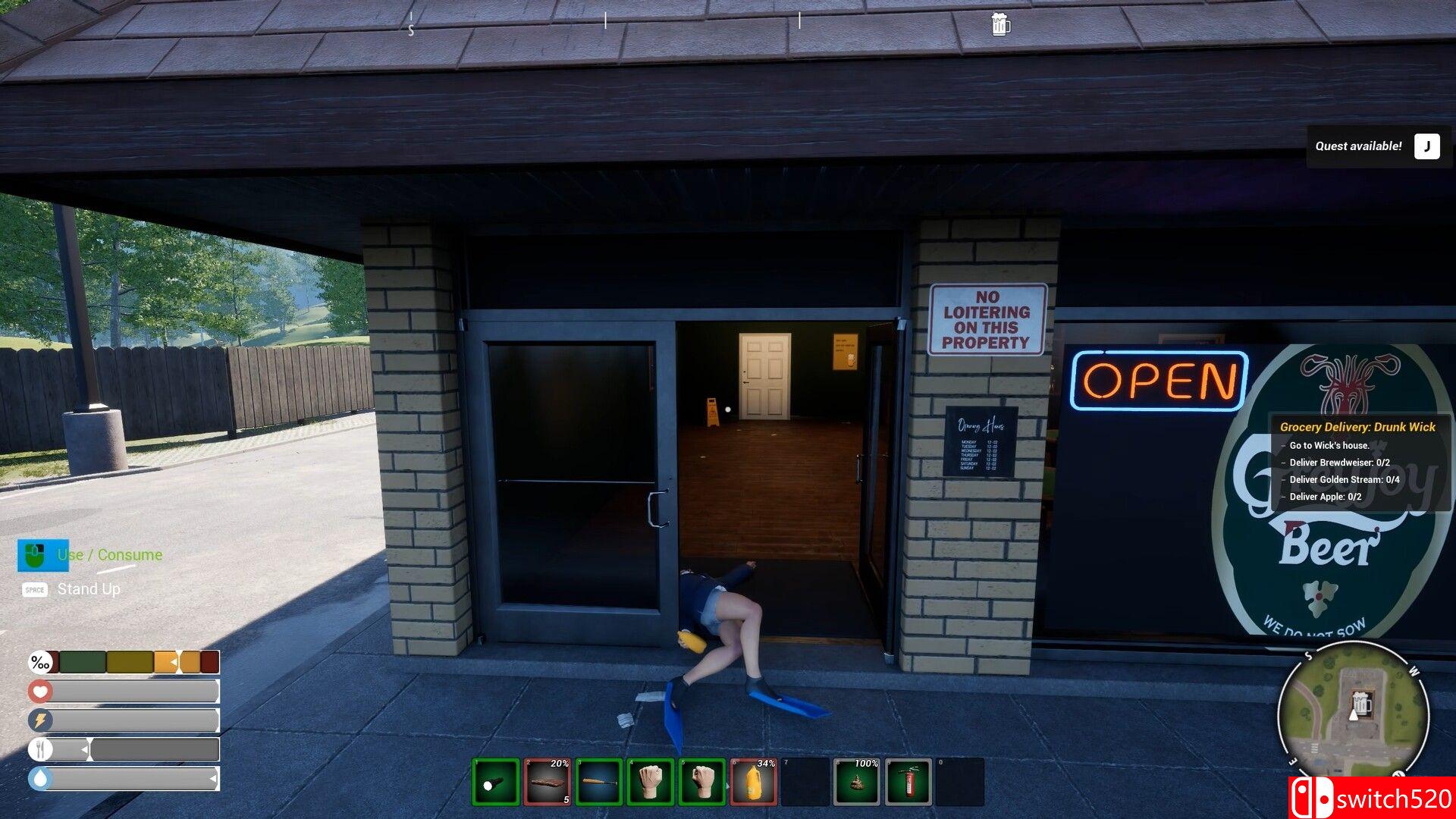Screen dimensions: 1456x819
Task: Select the fire extinguisher in the hotbar
Action: coord(909,780)
